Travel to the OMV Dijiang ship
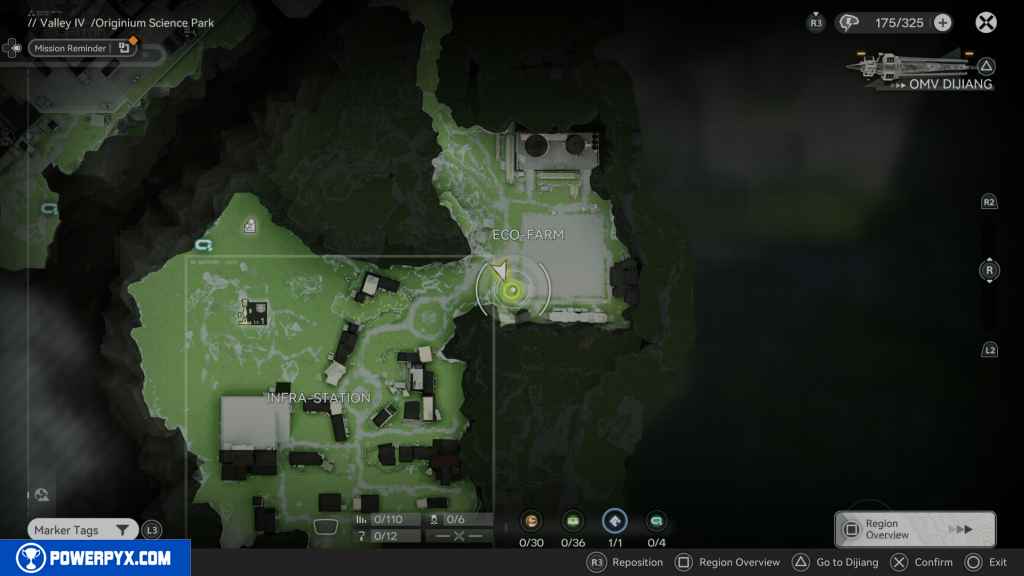This screenshot has width=1024, height=576. tap(922, 71)
